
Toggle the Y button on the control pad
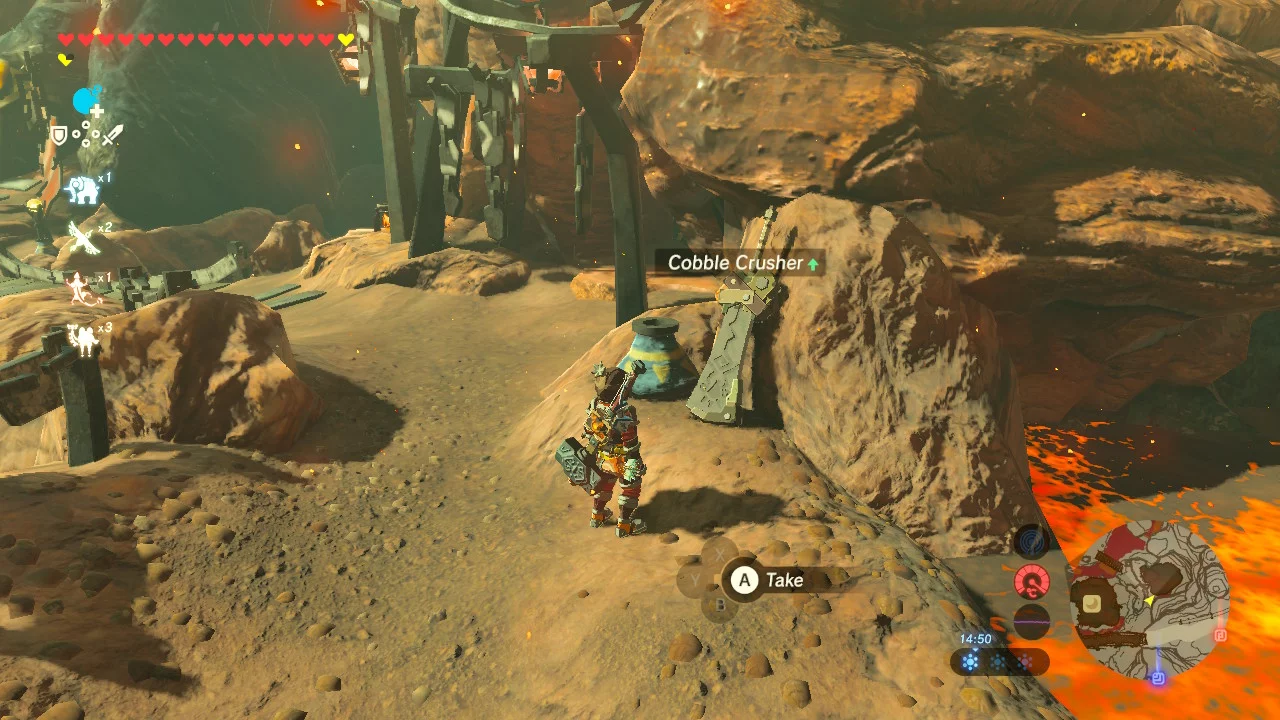point(694,578)
